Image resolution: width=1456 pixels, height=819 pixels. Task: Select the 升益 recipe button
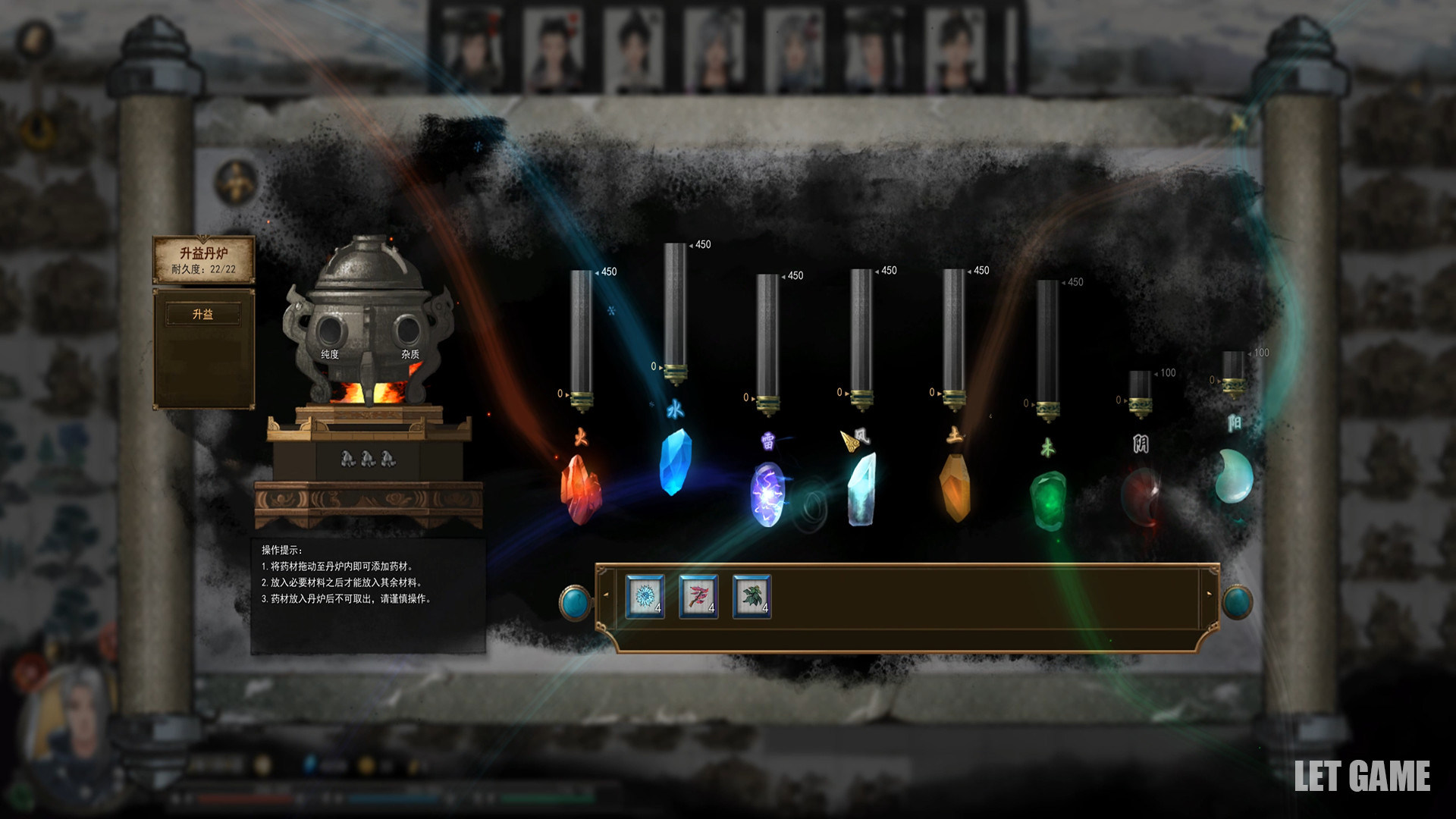click(x=203, y=314)
